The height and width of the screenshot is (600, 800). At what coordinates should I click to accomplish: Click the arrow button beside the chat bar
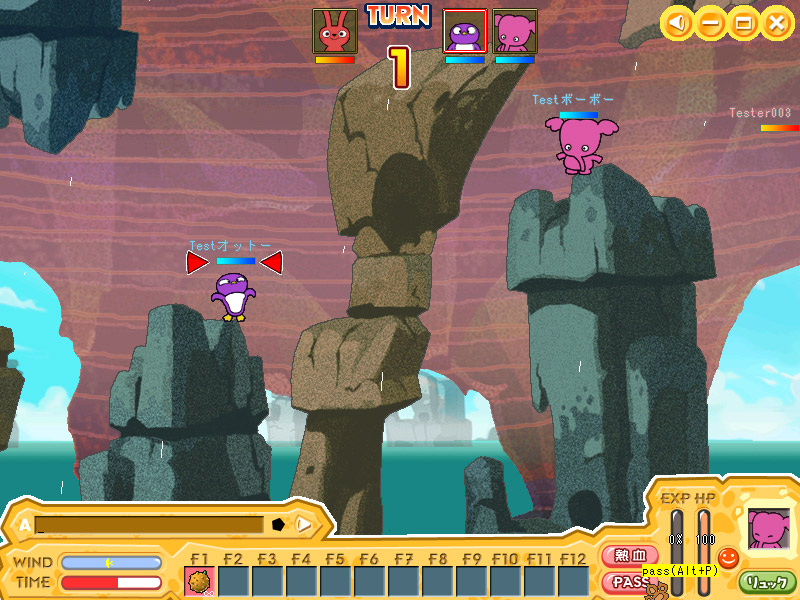[x=304, y=524]
